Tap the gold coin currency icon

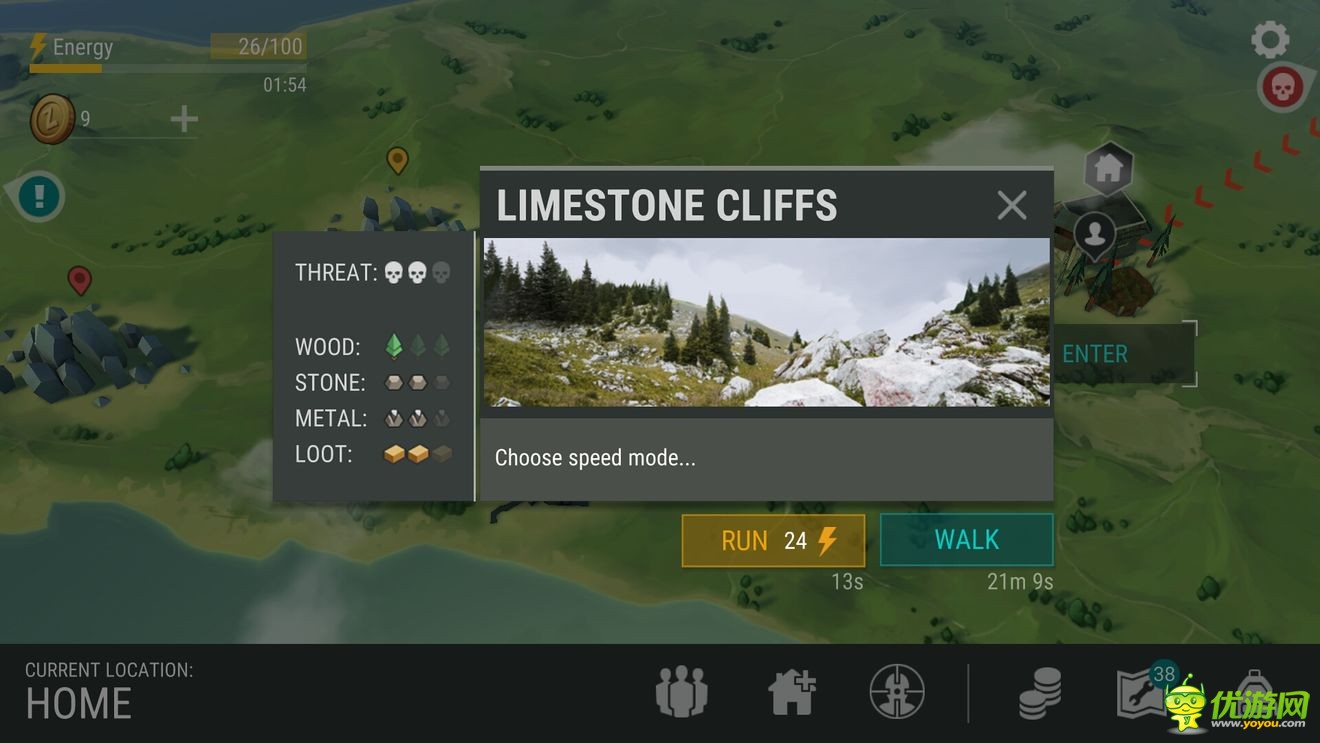pyautogui.click(x=52, y=120)
